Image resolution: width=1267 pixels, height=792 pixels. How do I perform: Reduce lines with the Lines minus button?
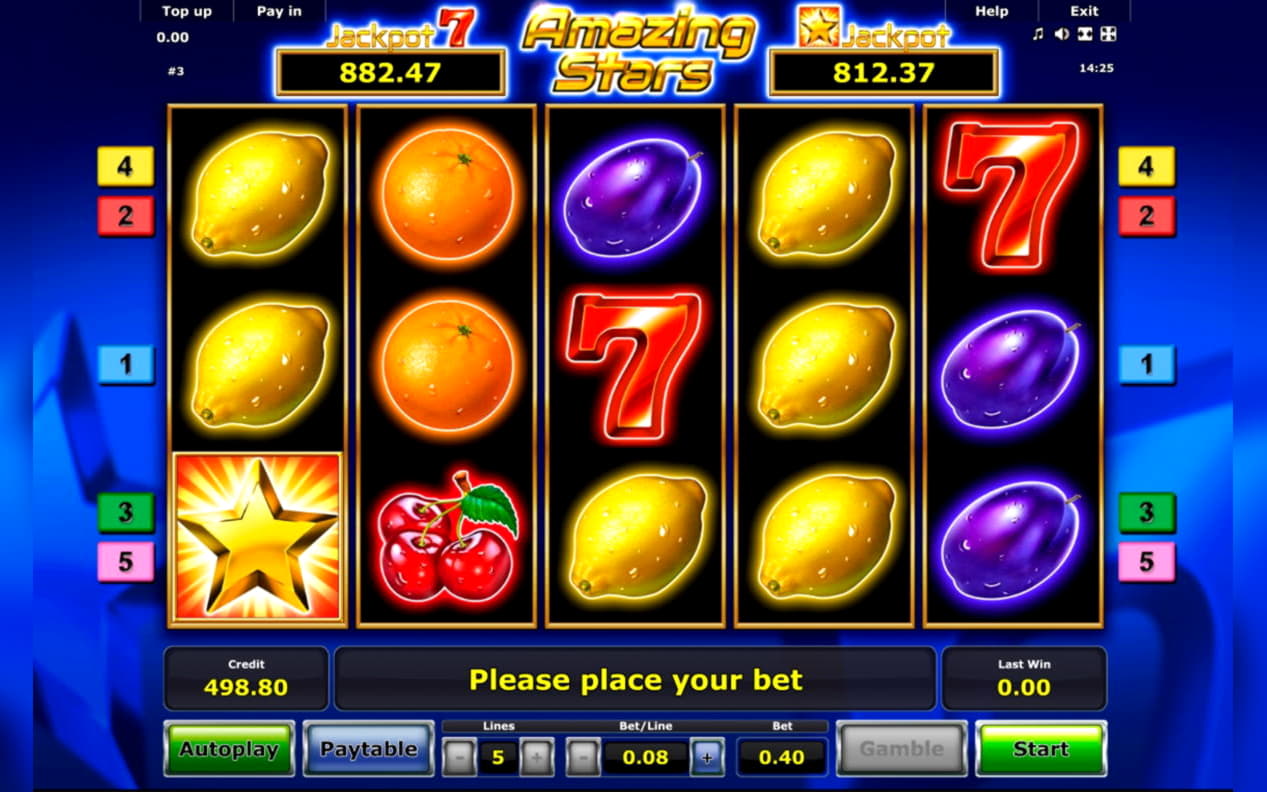459,757
